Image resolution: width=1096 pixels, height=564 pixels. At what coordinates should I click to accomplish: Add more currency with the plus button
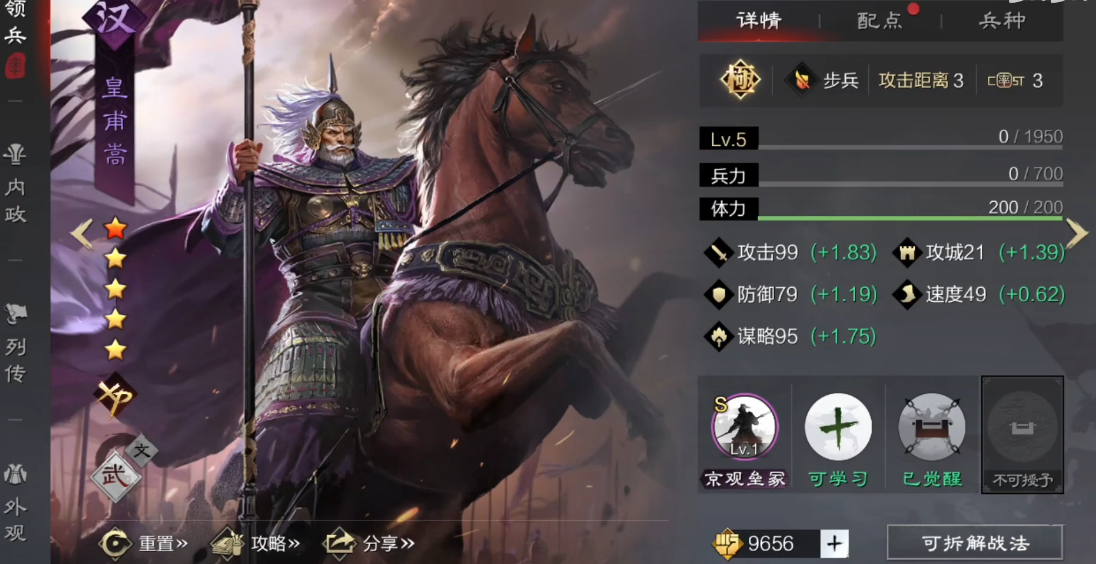pyautogui.click(x=835, y=544)
